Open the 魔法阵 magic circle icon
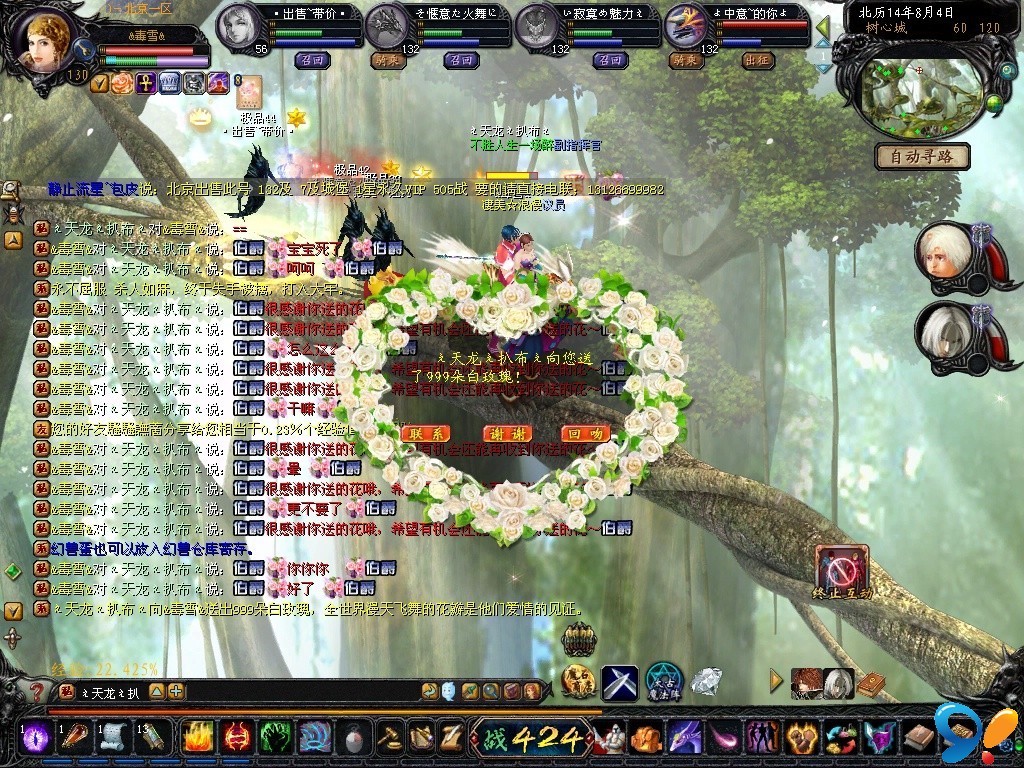This screenshot has width=1024, height=768. tap(664, 681)
